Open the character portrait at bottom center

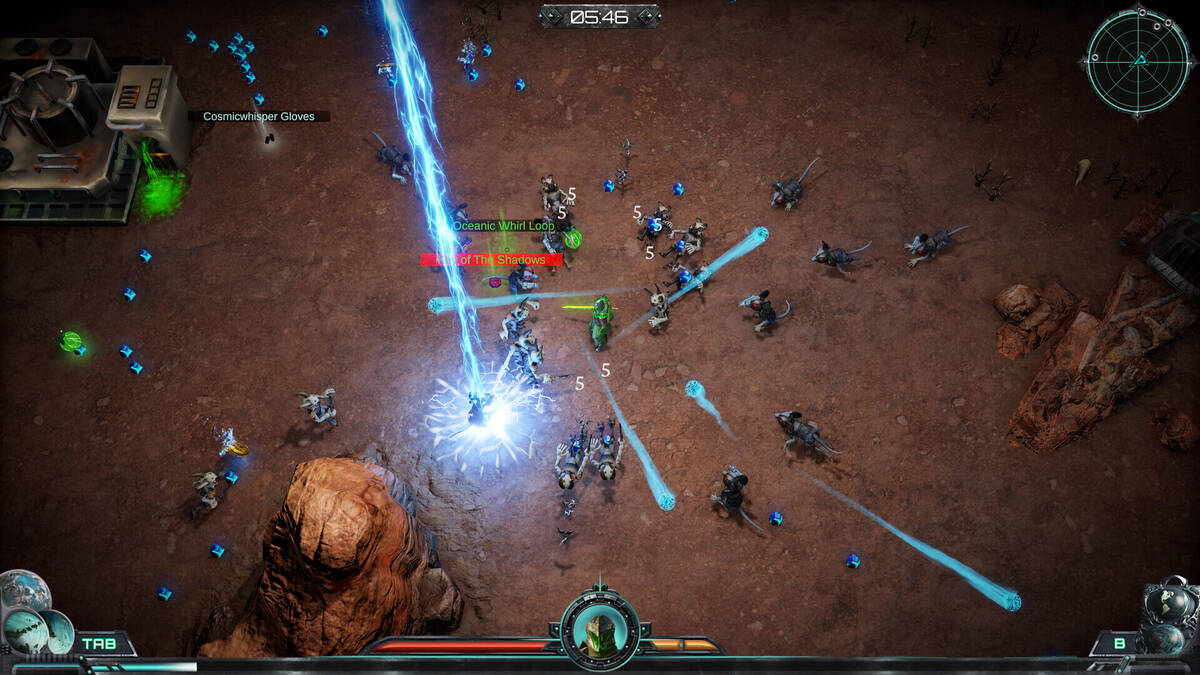coord(600,629)
